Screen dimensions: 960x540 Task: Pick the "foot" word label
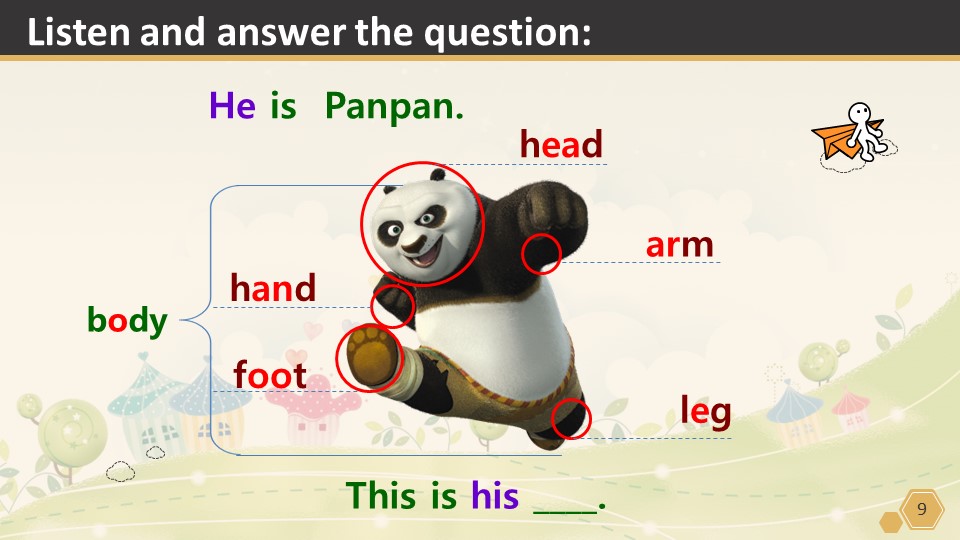(270, 375)
